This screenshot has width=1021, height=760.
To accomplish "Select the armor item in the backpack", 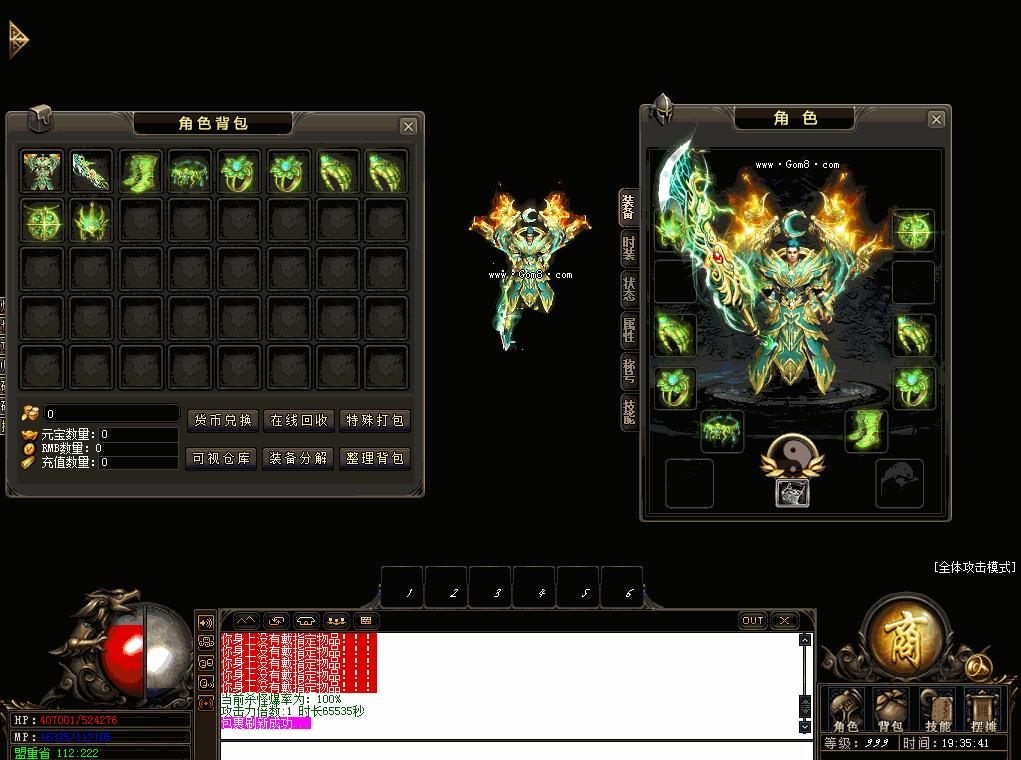I will 42,171.
